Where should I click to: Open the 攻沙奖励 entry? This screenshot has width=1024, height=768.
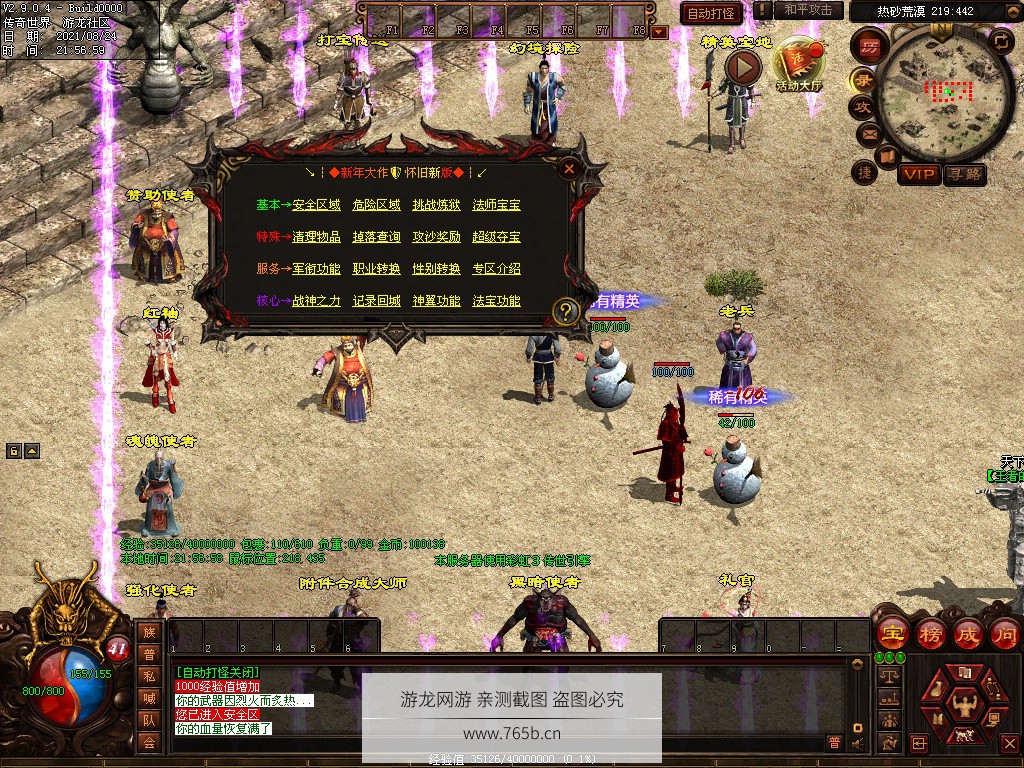[436, 237]
